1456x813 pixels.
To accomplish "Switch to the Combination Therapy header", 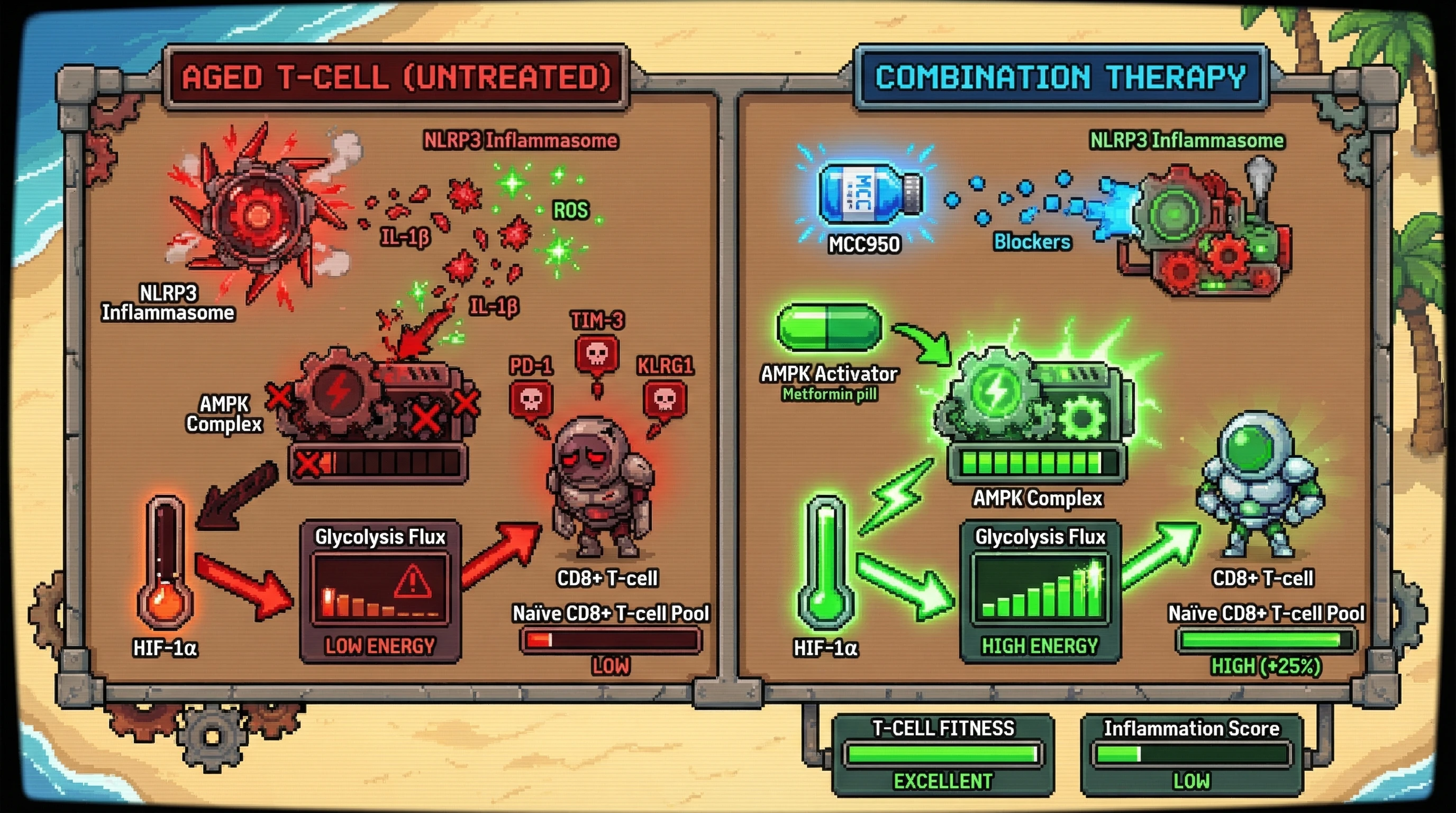I will pos(1060,77).
